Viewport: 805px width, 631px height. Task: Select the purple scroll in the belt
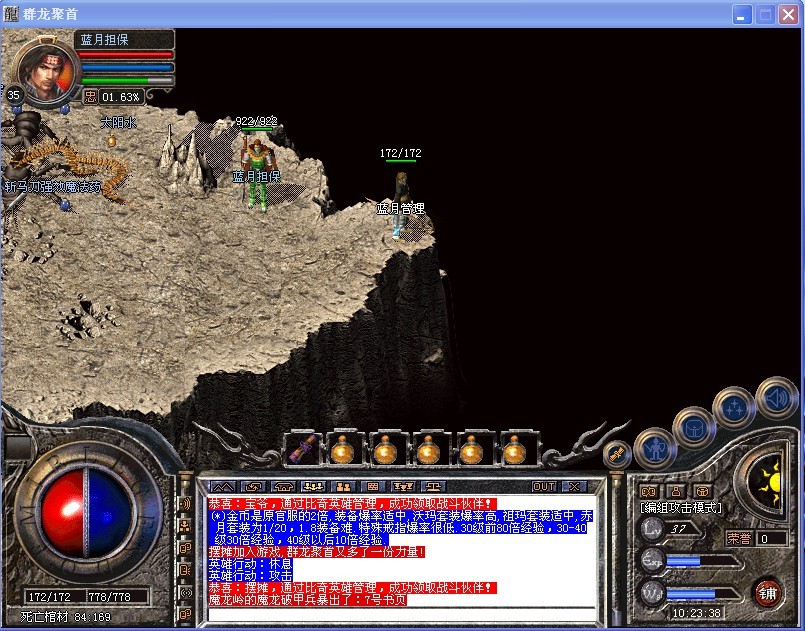point(303,450)
